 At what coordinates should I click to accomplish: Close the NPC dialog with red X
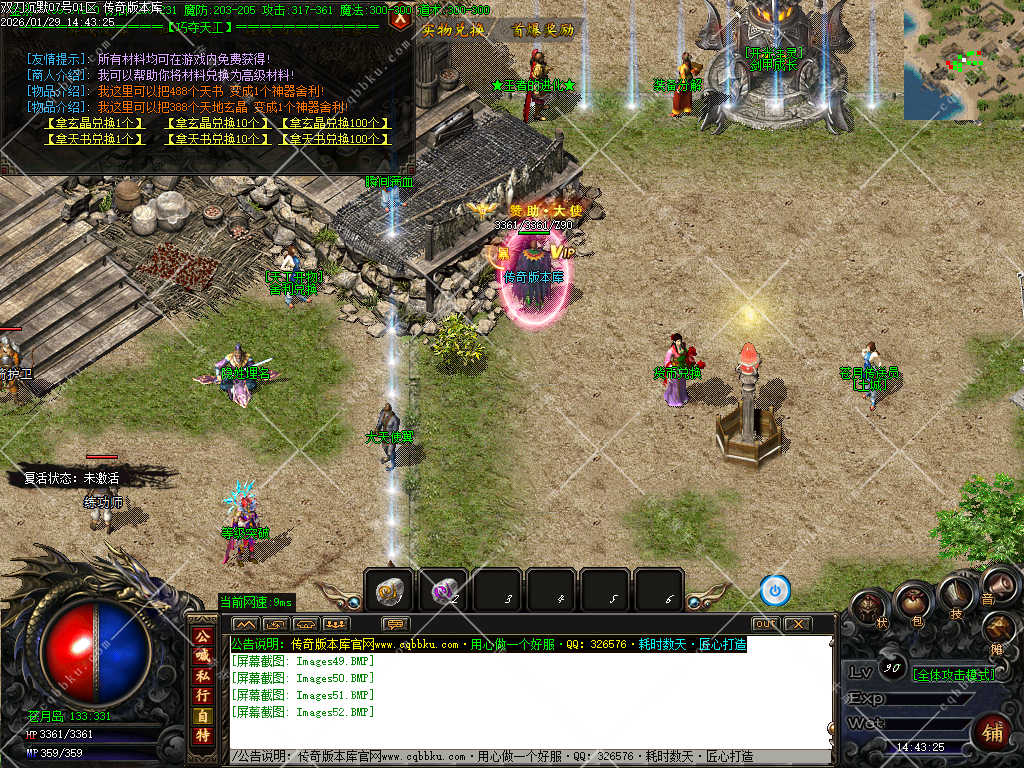pyautogui.click(x=400, y=19)
